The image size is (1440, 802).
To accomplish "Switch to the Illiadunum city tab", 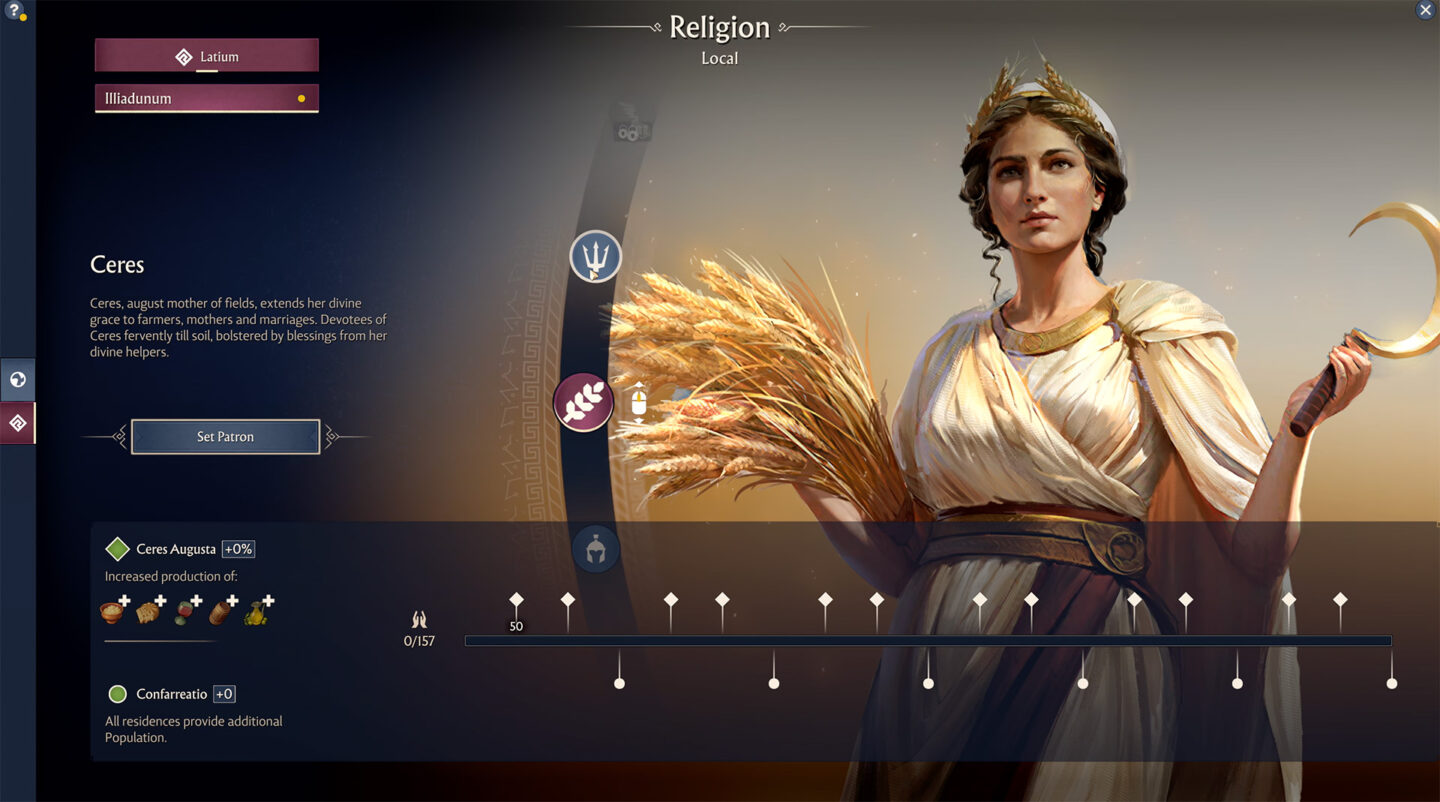I will (x=206, y=97).
